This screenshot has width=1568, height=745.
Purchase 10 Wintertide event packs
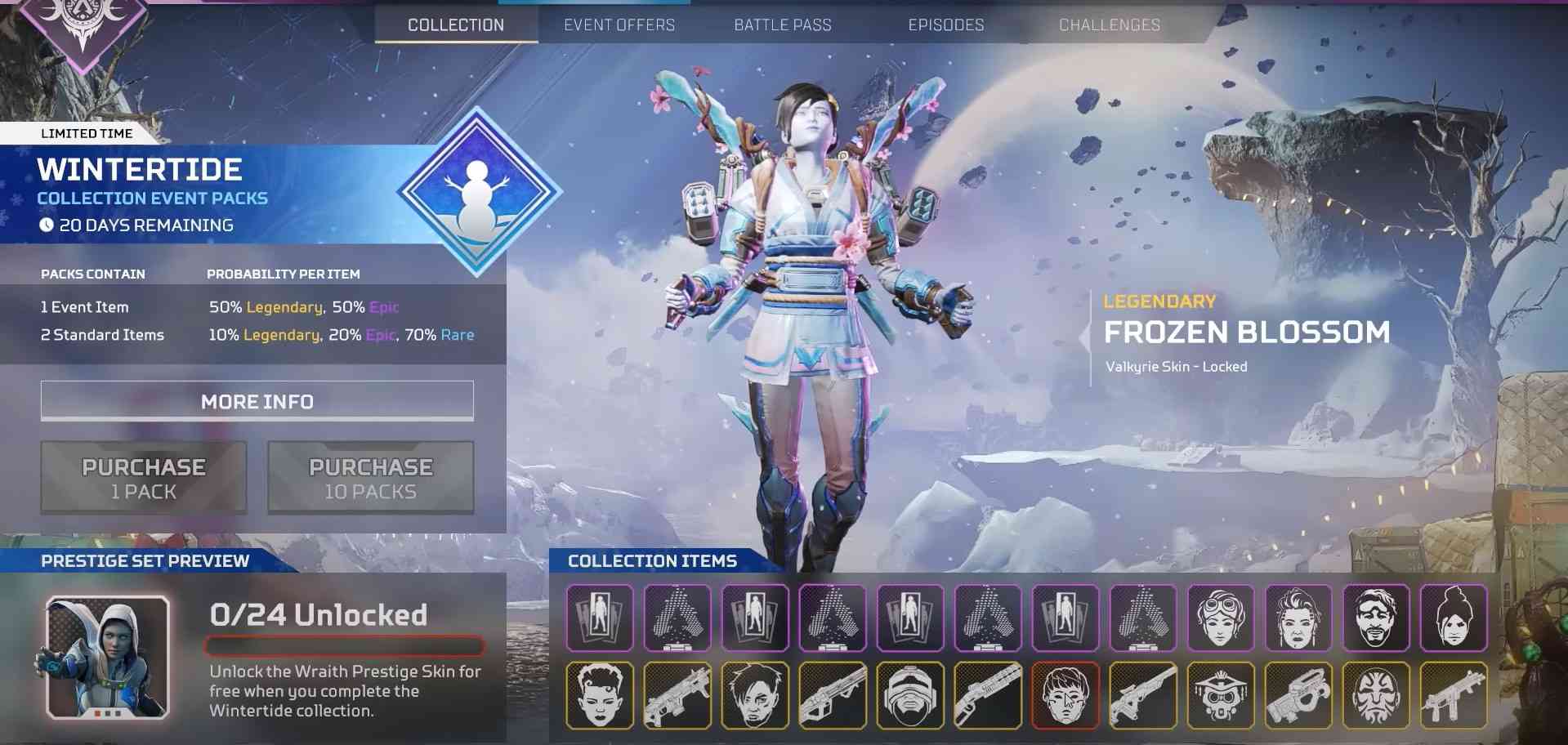[371, 478]
